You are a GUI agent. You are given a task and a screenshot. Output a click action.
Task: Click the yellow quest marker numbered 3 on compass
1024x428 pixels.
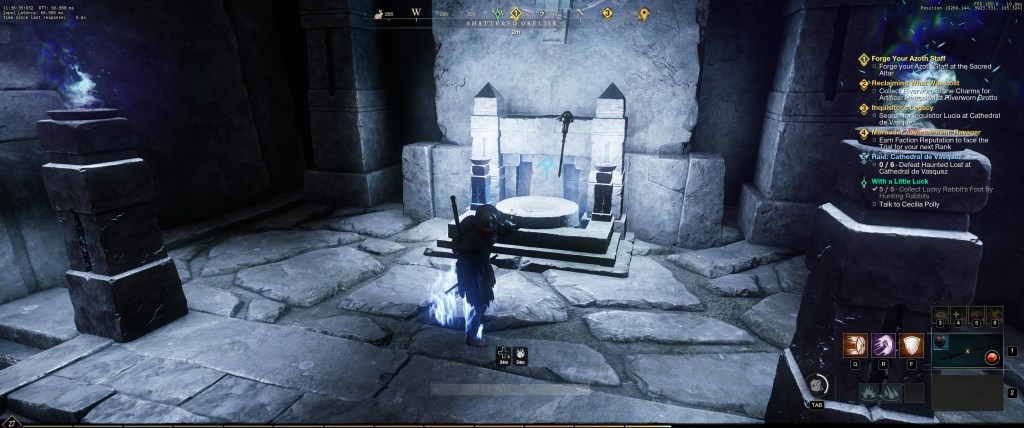click(x=606, y=13)
